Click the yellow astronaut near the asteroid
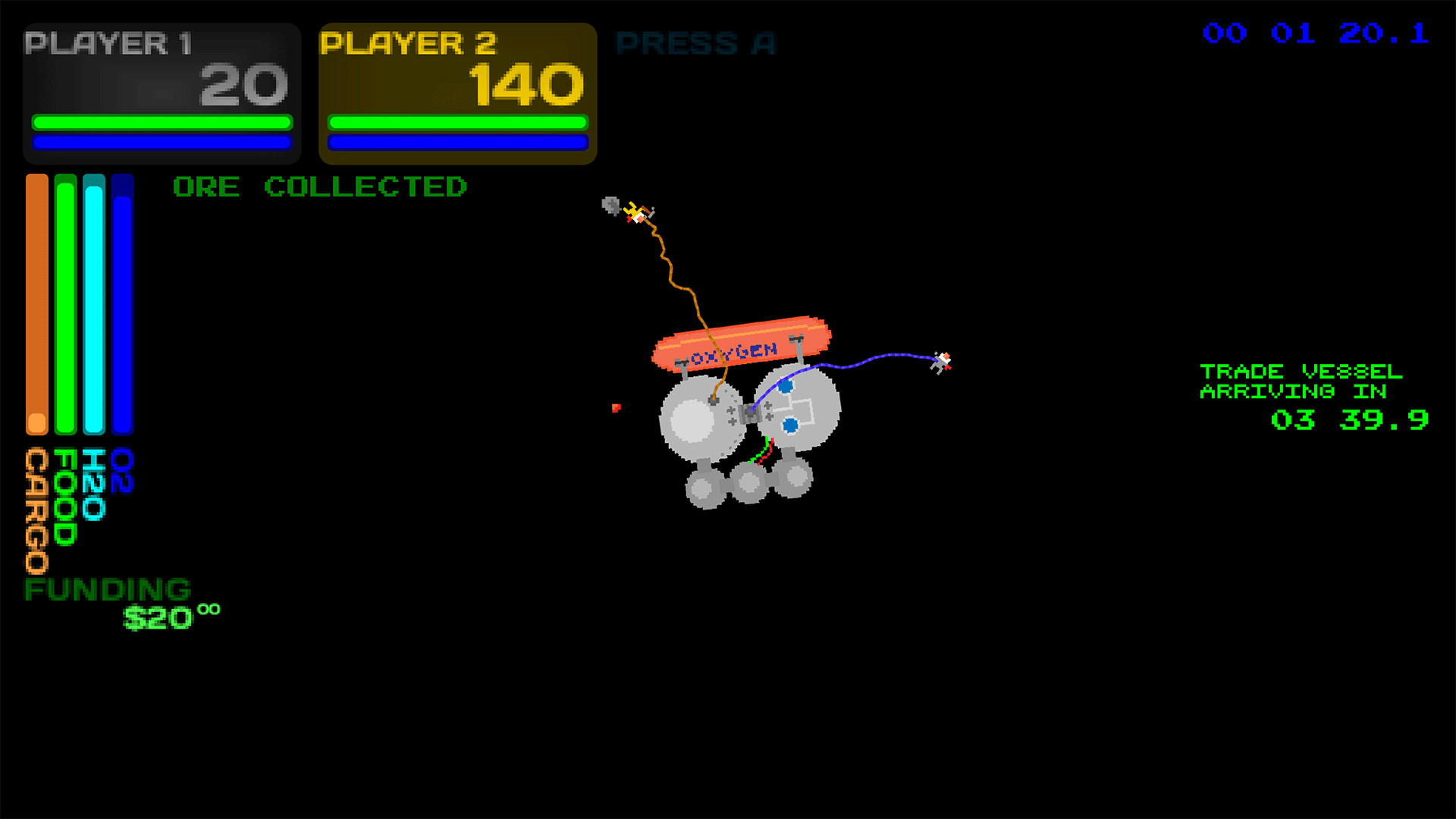This screenshot has width=1456, height=819. click(637, 212)
